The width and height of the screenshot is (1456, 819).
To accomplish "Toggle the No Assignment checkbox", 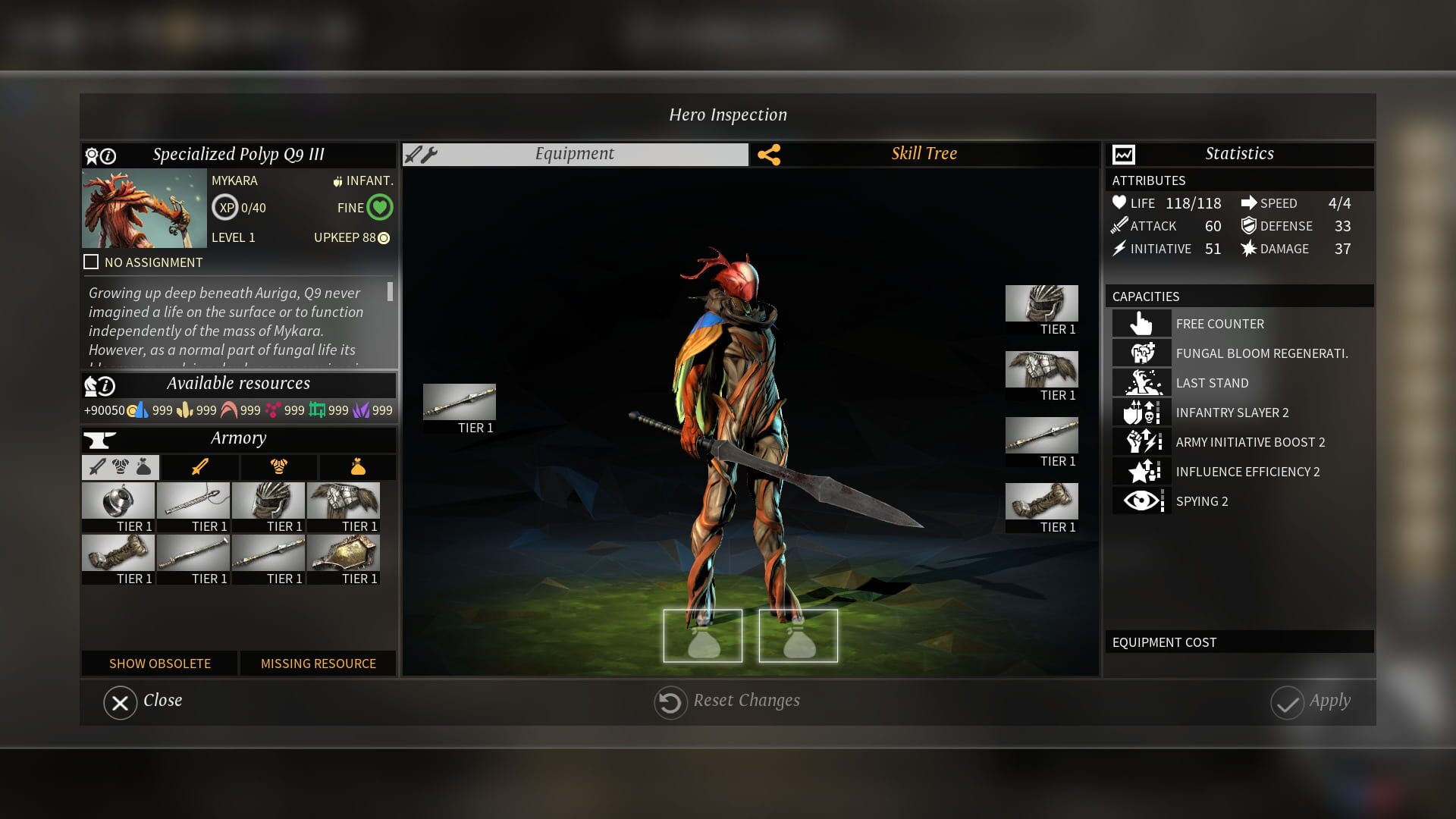I will [91, 262].
